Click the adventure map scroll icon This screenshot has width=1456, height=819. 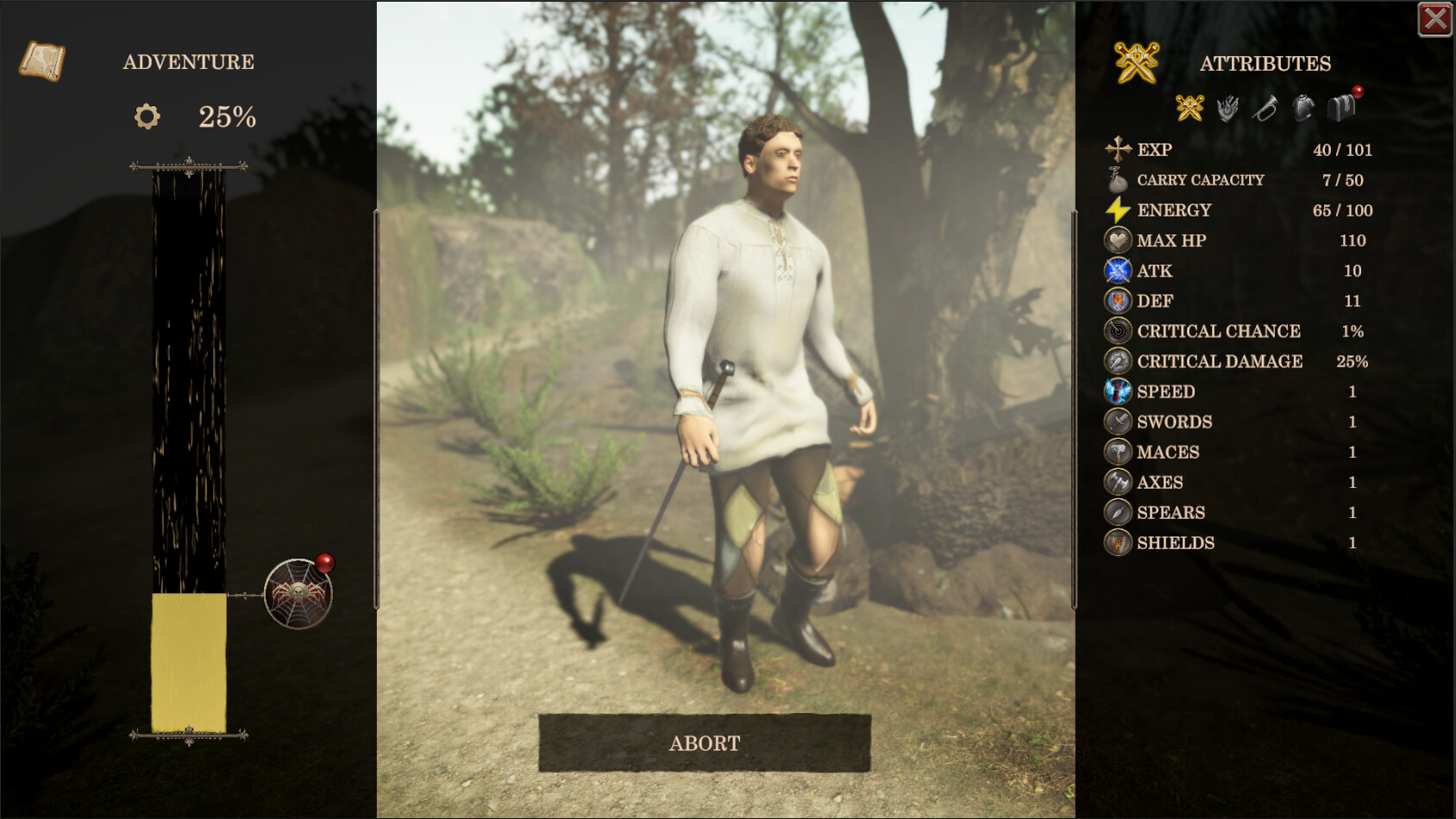(40, 59)
